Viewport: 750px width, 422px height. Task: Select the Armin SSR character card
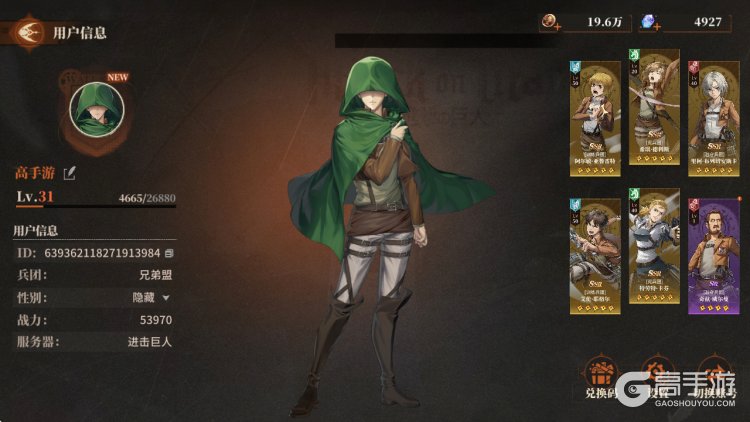coord(594,112)
